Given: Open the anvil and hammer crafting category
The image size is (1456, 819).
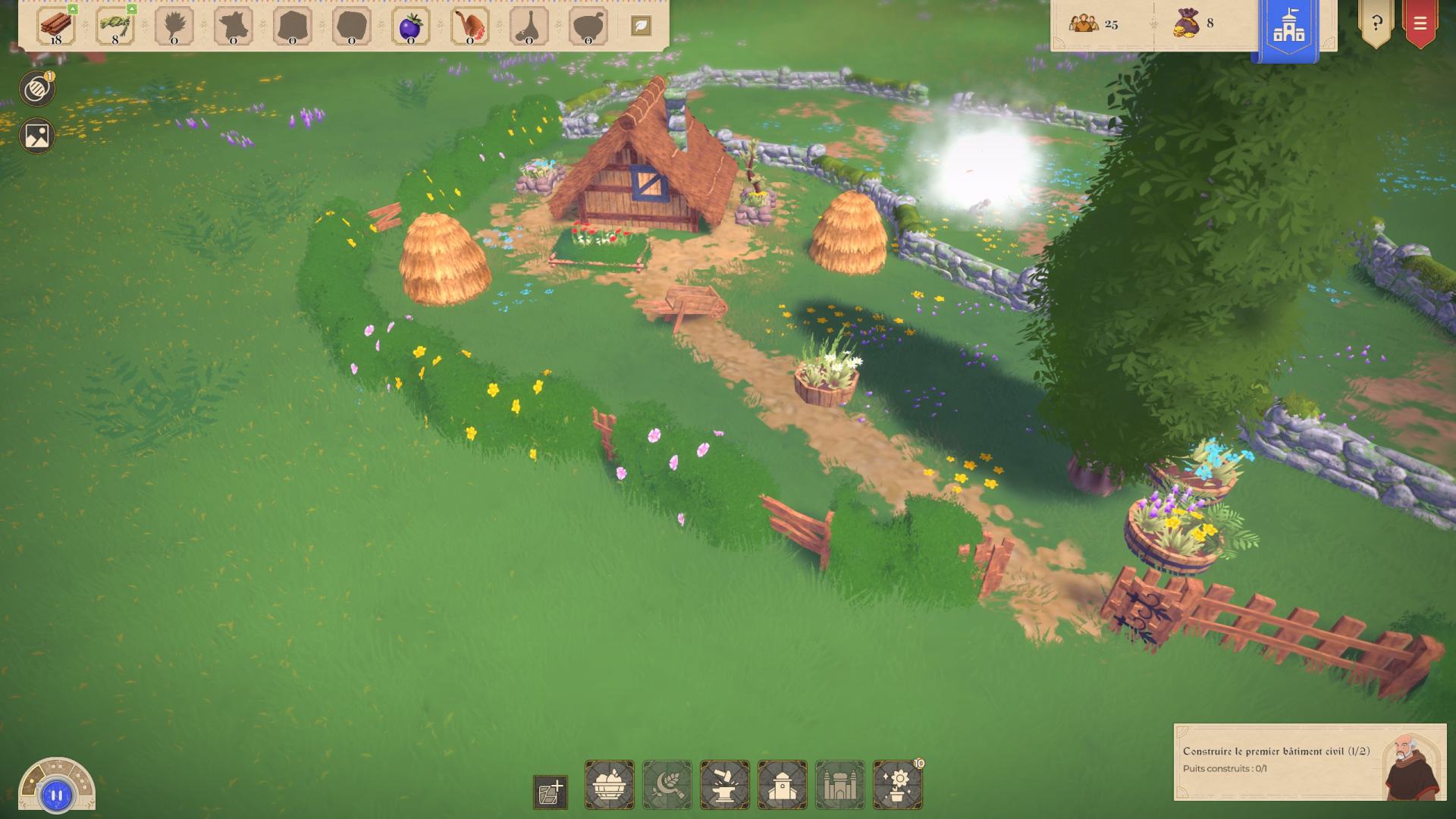Looking at the screenshot, I should (x=725, y=785).
